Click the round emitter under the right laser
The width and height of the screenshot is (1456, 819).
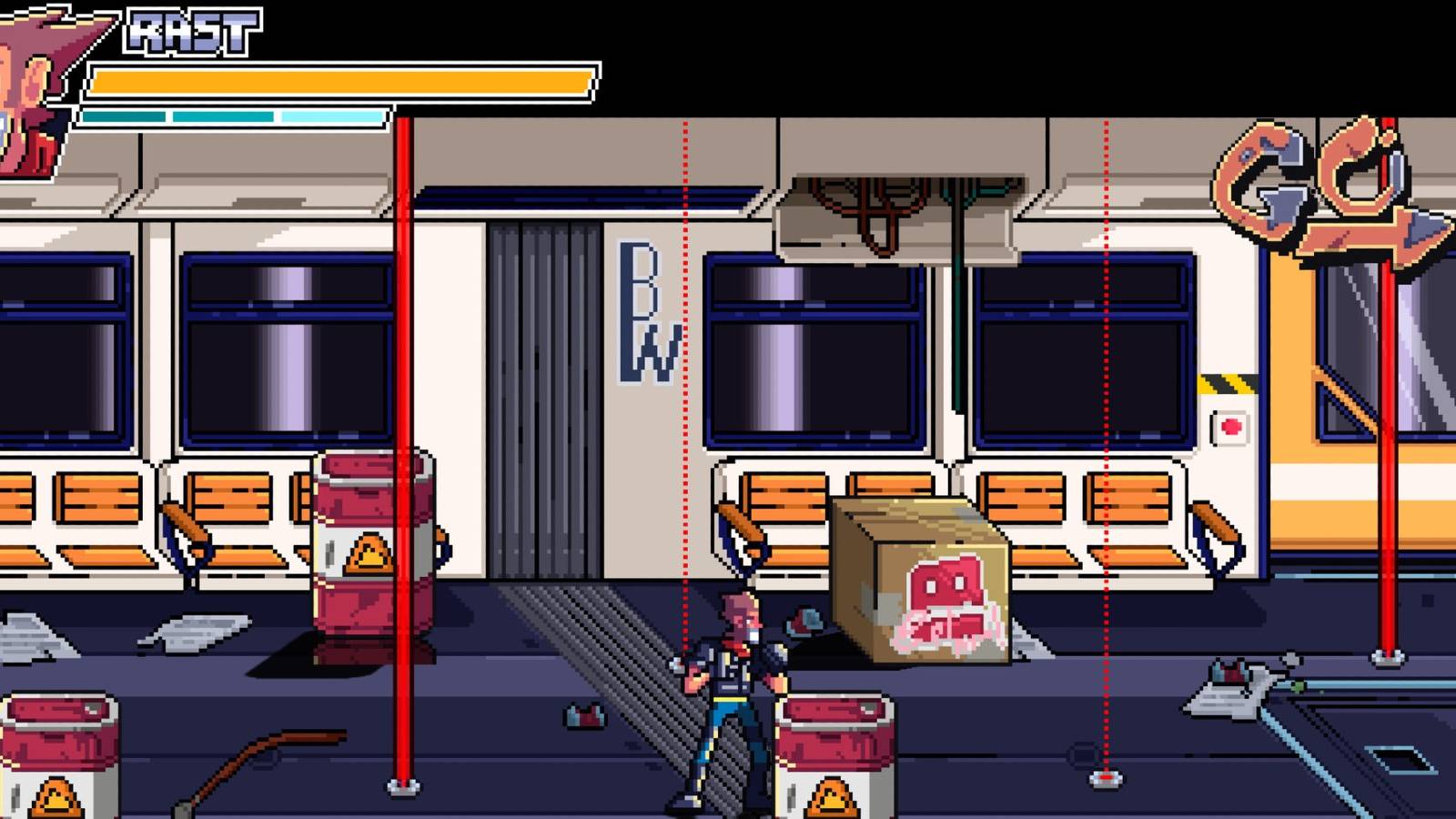point(1106,778)
